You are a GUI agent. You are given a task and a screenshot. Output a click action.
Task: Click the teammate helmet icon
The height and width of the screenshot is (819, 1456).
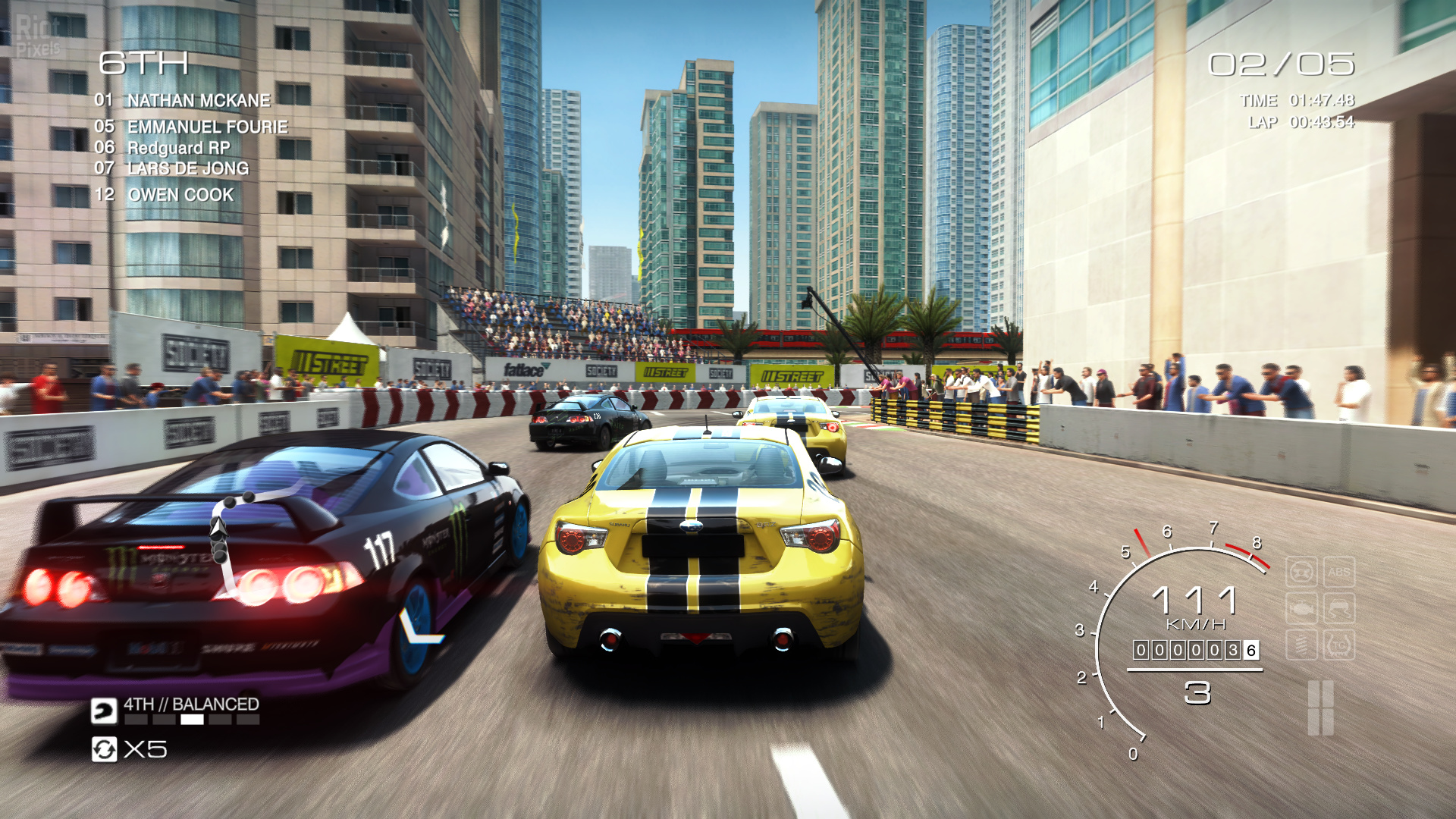[104, 711]
